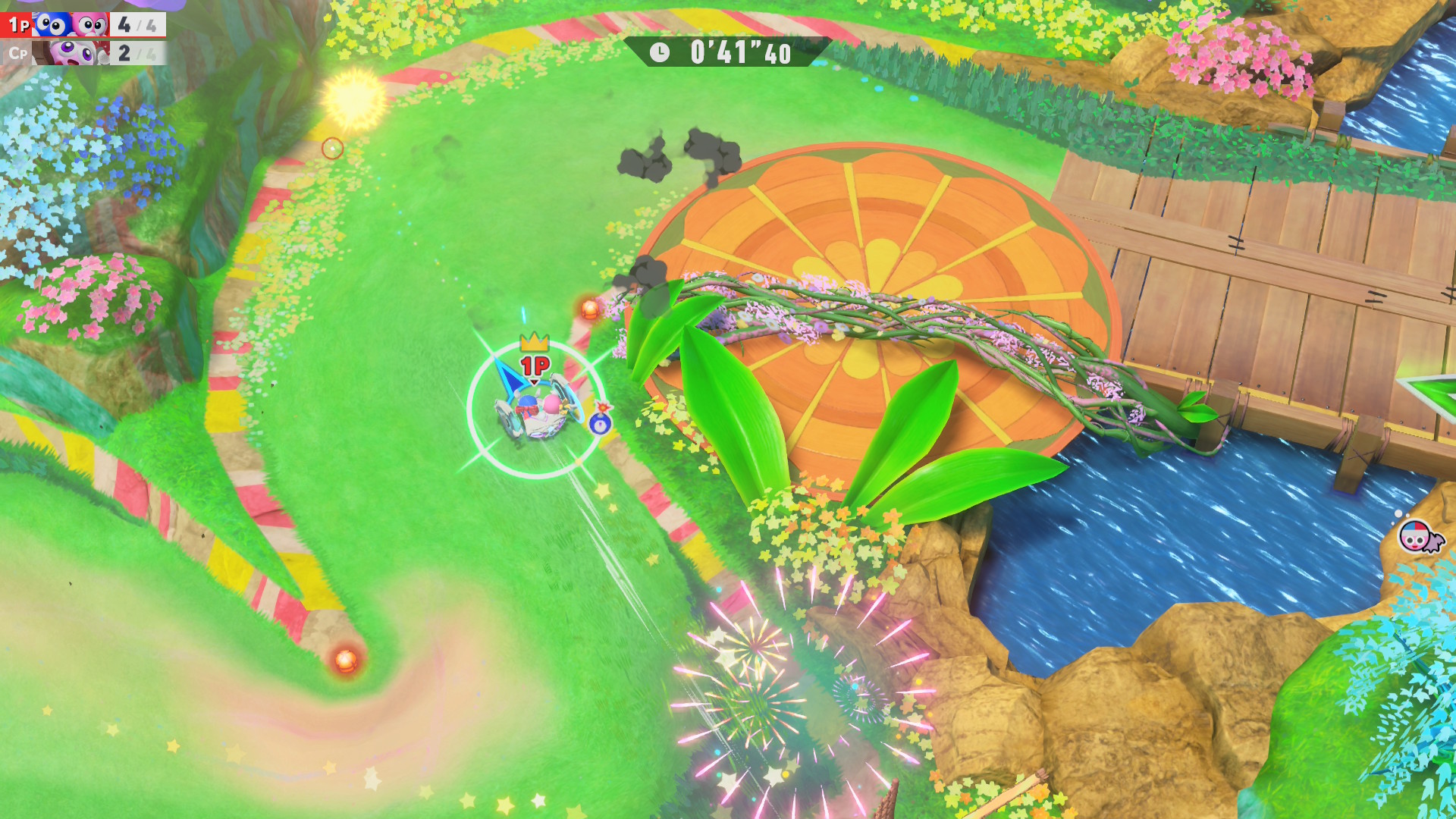Click the held bomb item icon
This screenshot has height=819, width=1456.
(x=601, y=419)
